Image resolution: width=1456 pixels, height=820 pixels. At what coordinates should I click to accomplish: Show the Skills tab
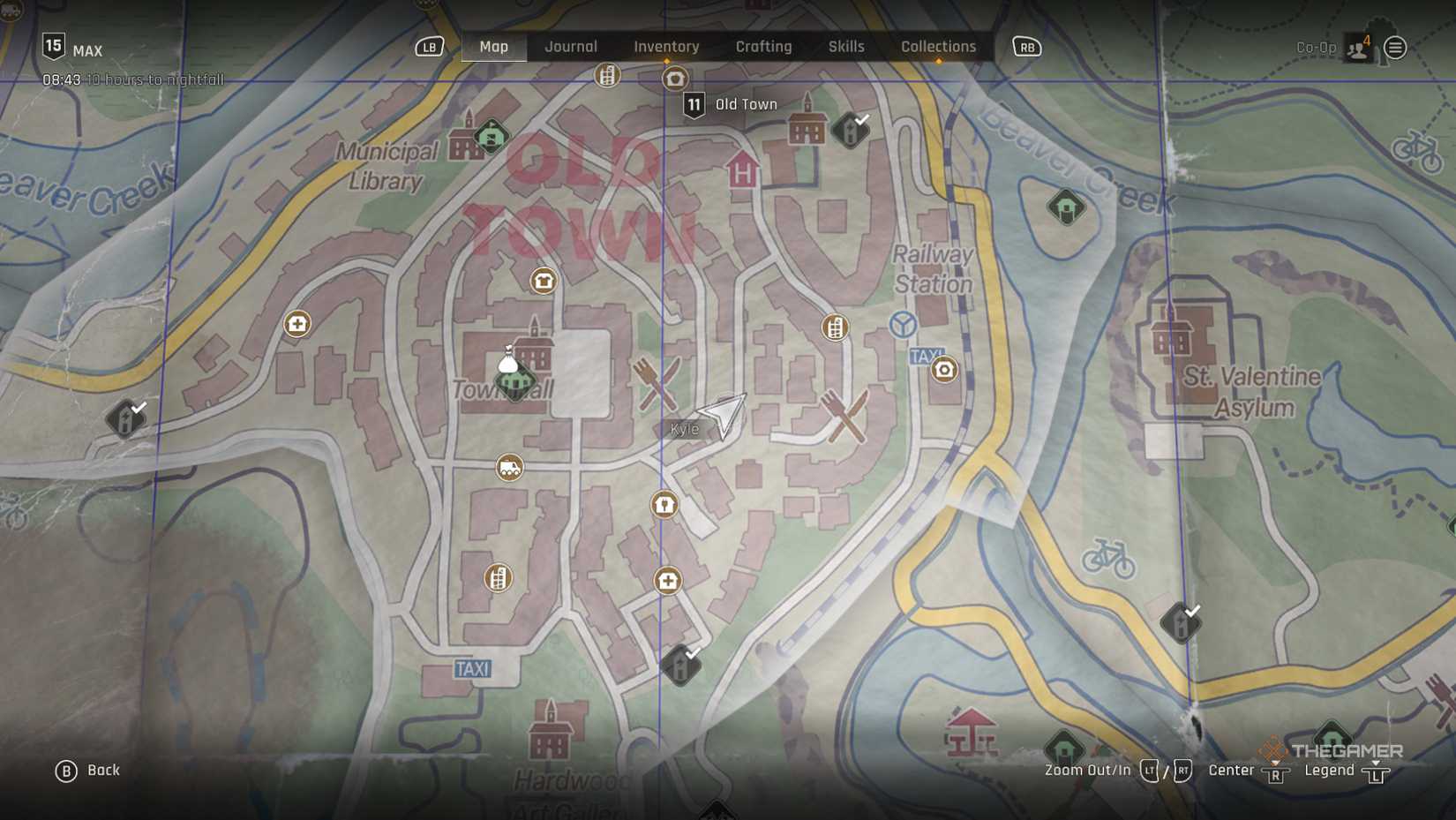coord(845,47)
